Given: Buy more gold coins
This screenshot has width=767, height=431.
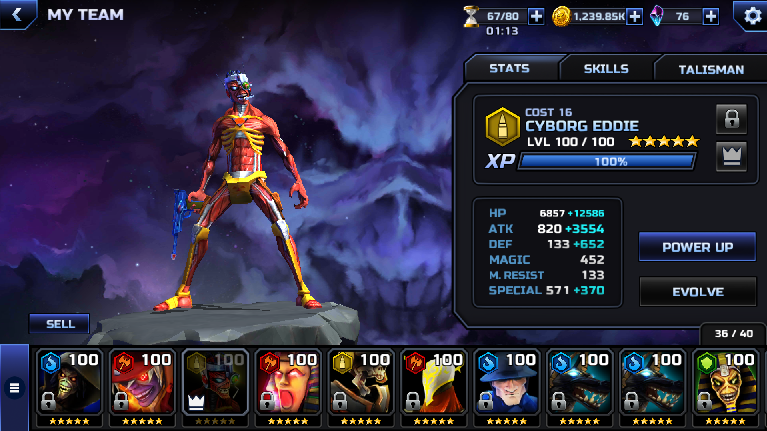Looking at the screenshot, I should [634, 16].
